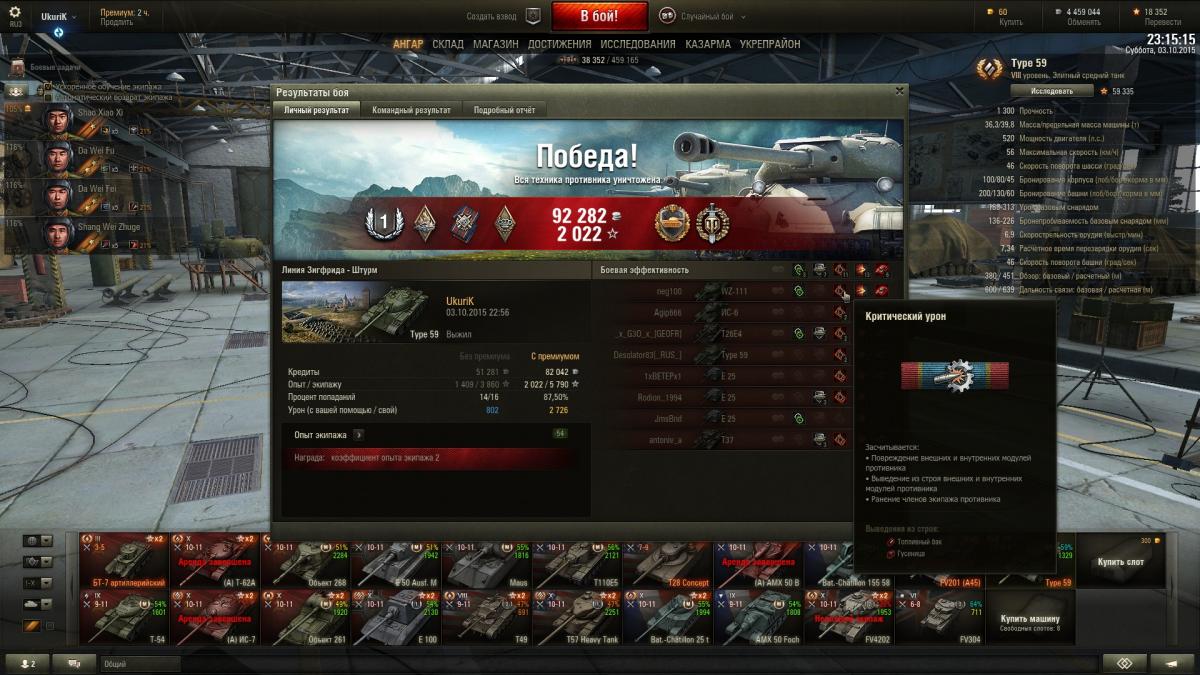Open the КАЗАРМА barracks menu
The width and height of the screenshot is (1200, 675).
[x=707, y=44]
